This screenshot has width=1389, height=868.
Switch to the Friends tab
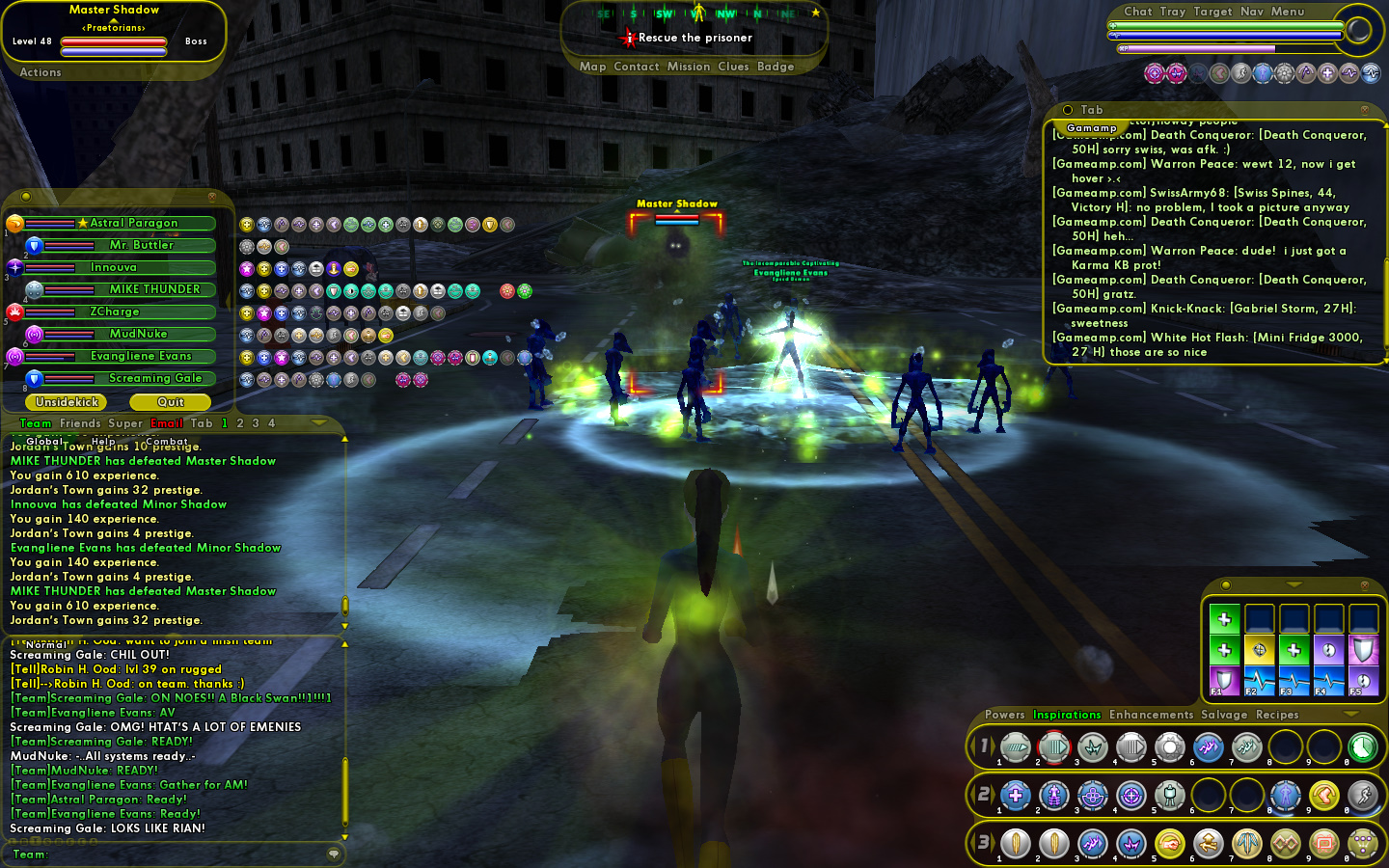click(80, 423)
